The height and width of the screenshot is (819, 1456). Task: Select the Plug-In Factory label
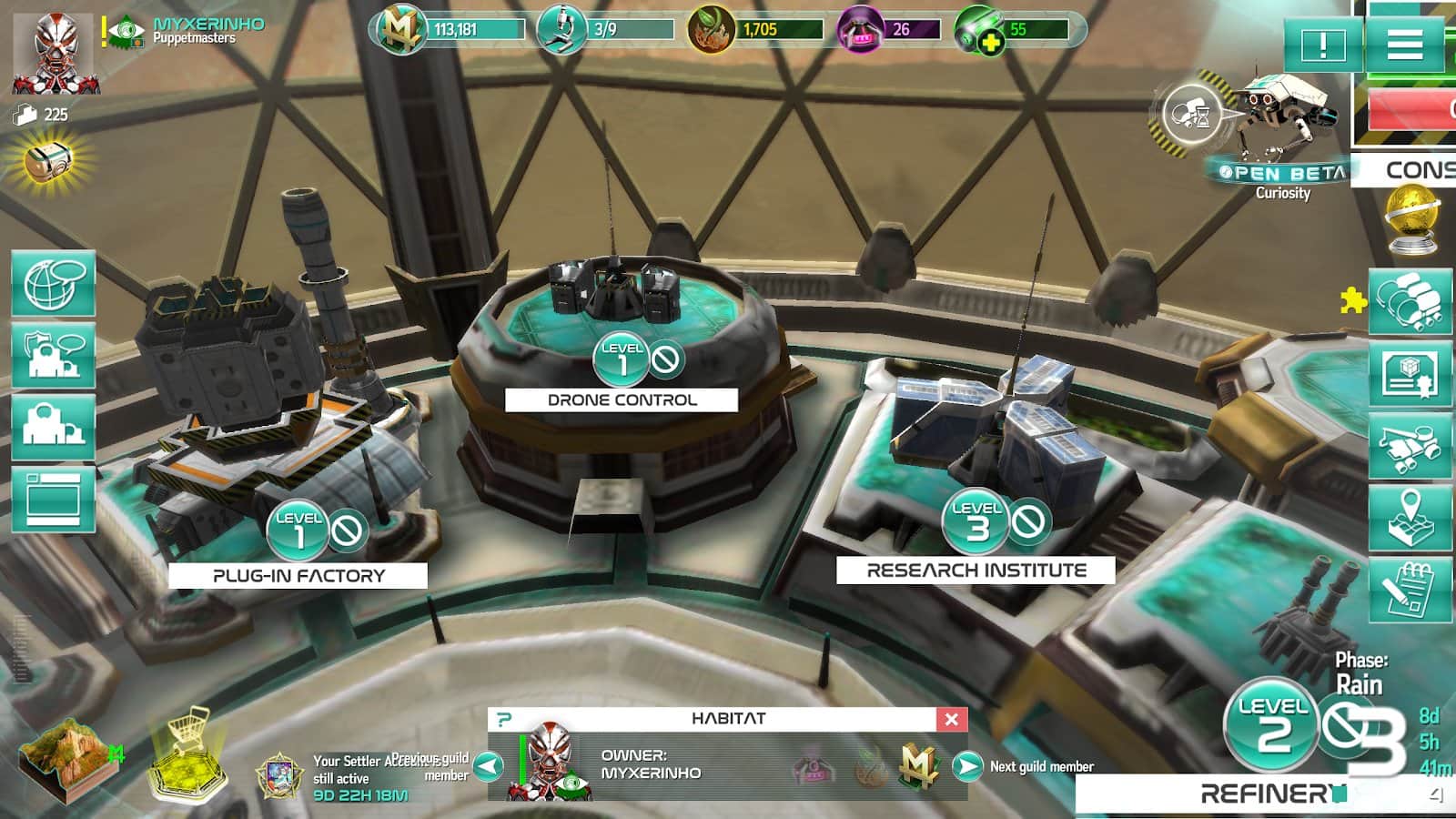(x=298, y=575)
